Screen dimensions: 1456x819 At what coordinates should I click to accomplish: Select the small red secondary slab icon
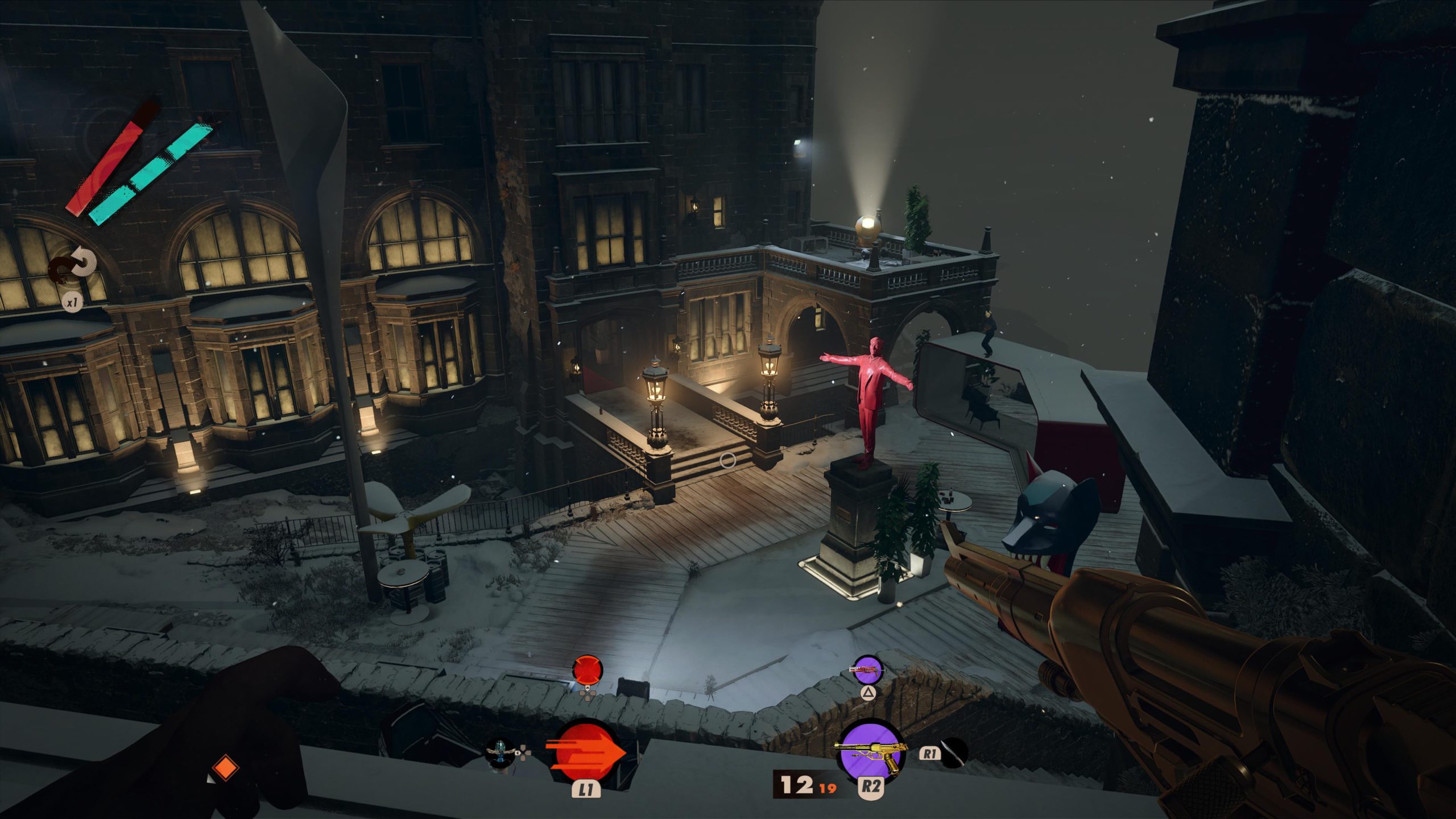tap(587, 670)
